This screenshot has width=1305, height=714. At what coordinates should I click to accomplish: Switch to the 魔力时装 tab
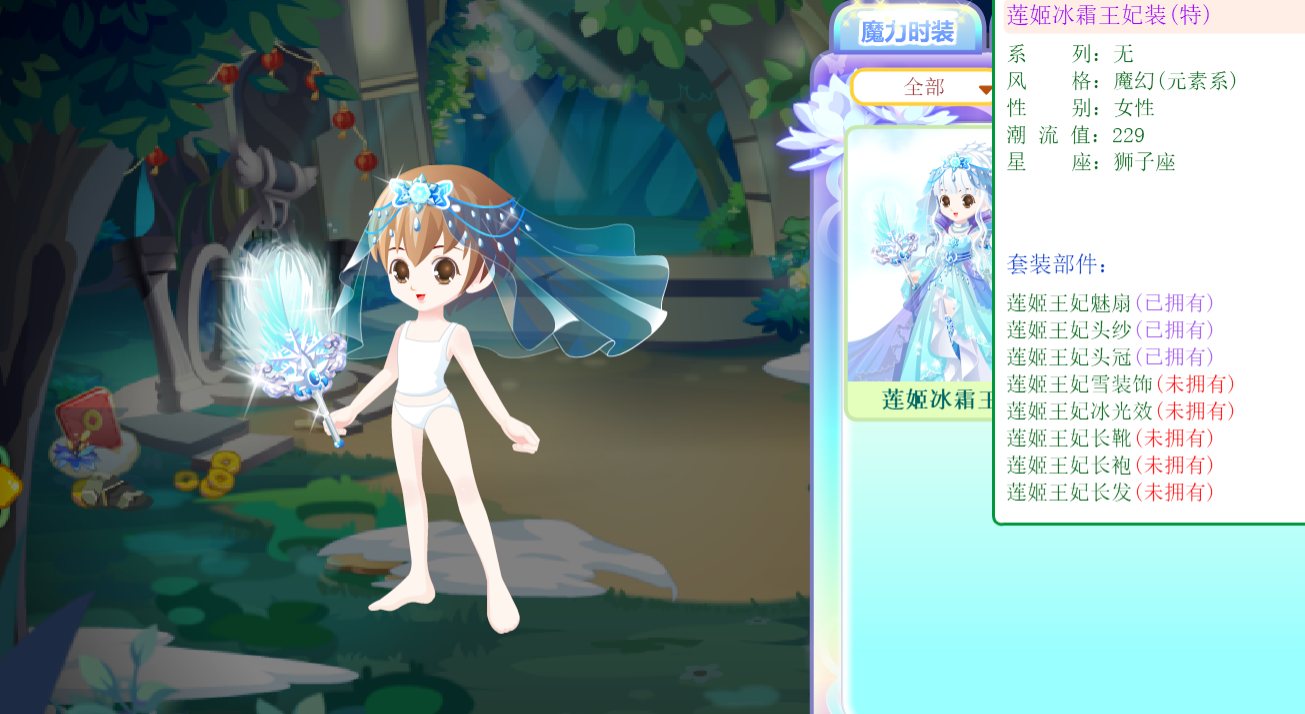[x=907, y=32]
